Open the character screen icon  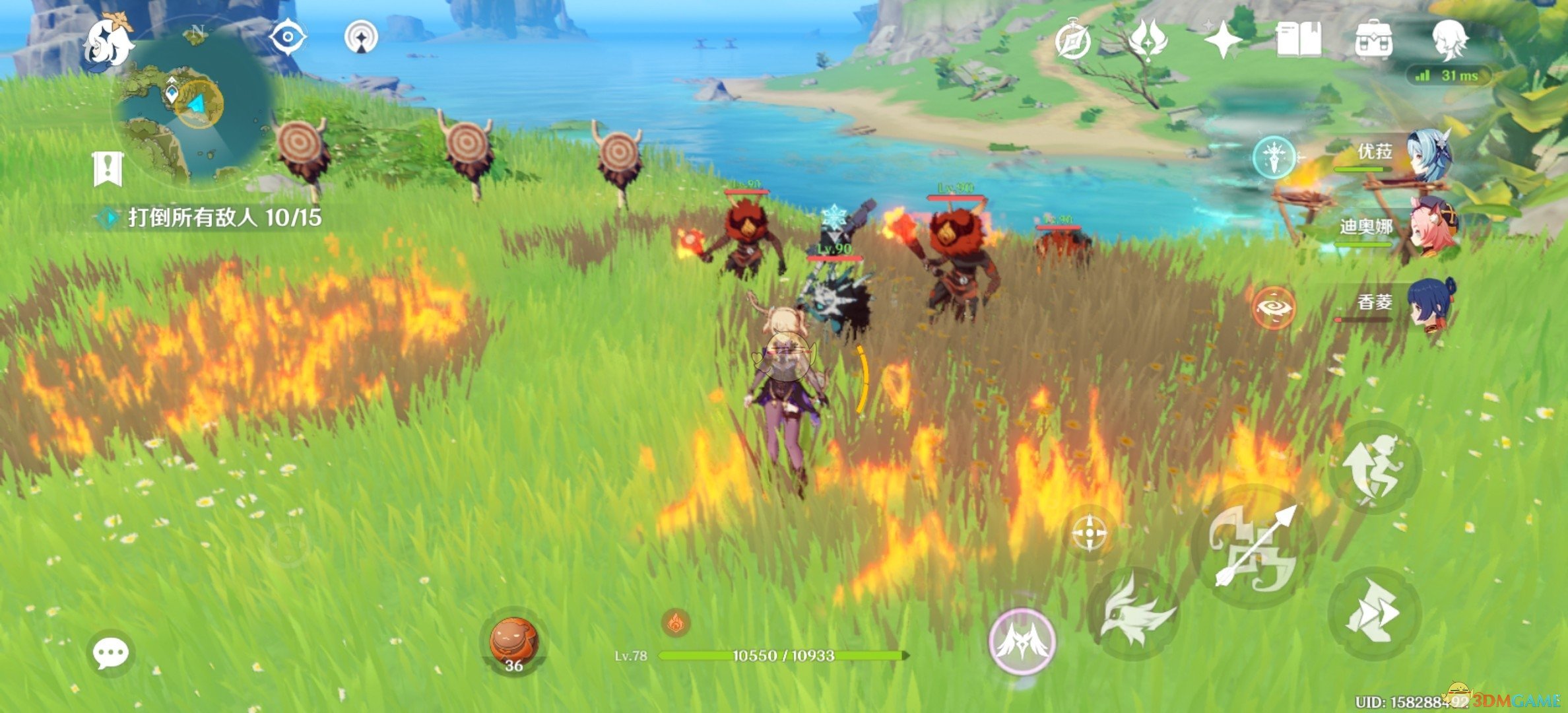(1450, 40)
